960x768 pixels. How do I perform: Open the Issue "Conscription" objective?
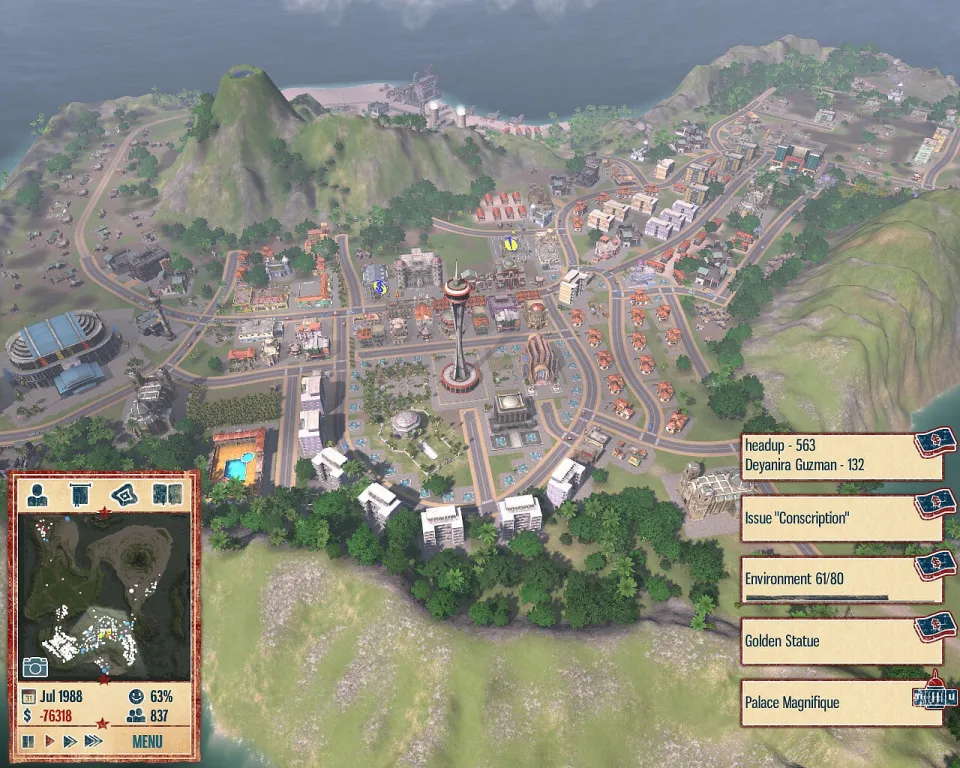[828, 518]
